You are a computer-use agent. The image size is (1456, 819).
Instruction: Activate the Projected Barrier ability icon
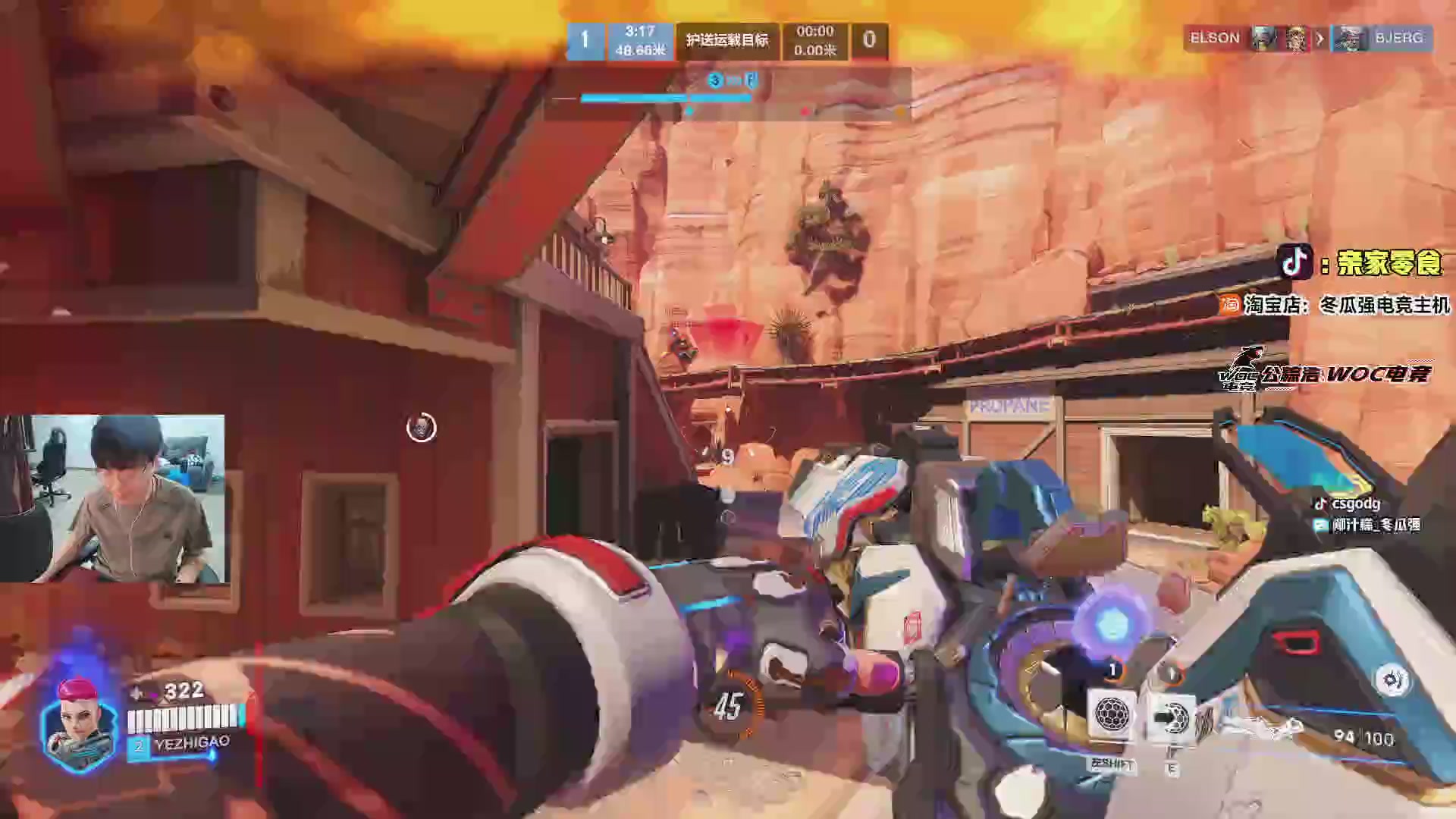(1172, 716)
